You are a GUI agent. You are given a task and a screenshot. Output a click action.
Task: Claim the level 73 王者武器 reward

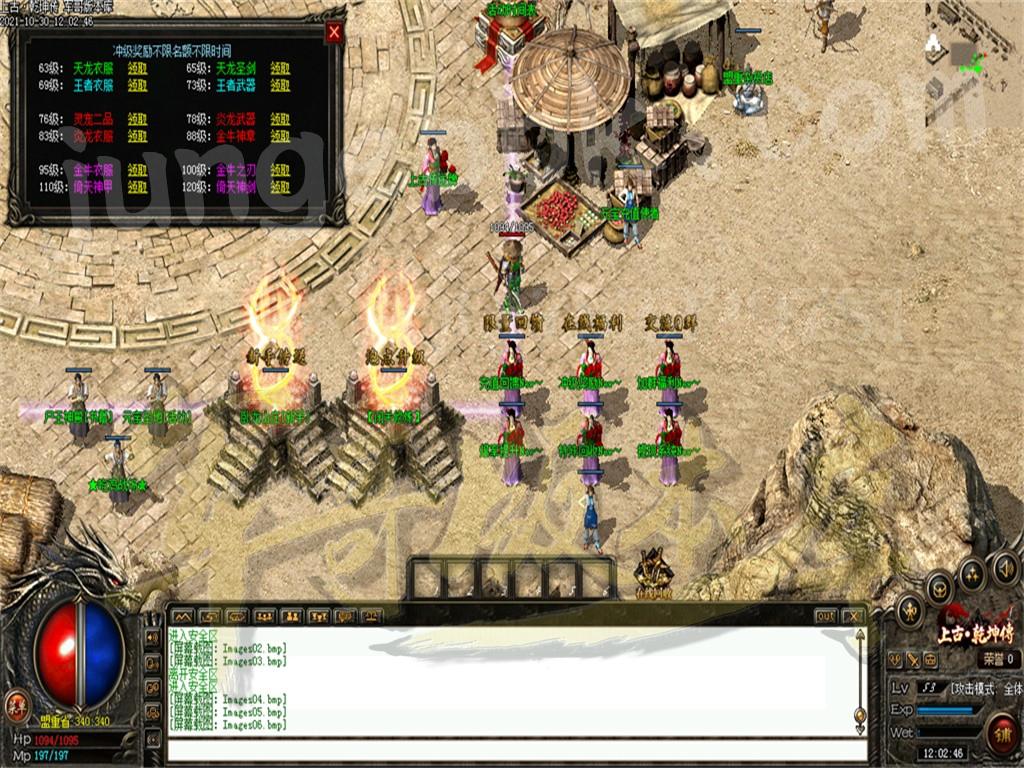tap(281, 86)
